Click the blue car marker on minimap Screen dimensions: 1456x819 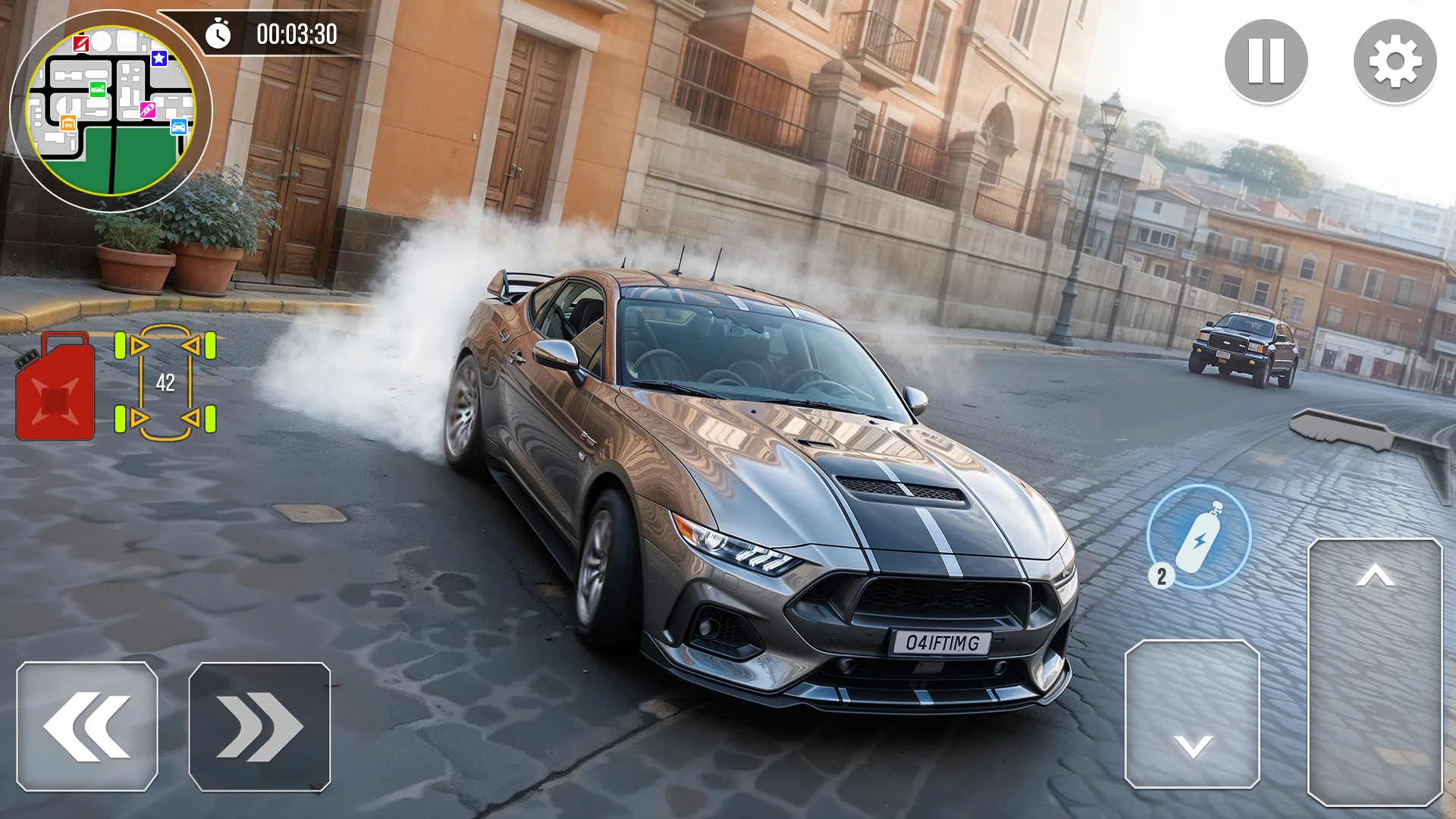pyautogui.click(x=179, y=127)
